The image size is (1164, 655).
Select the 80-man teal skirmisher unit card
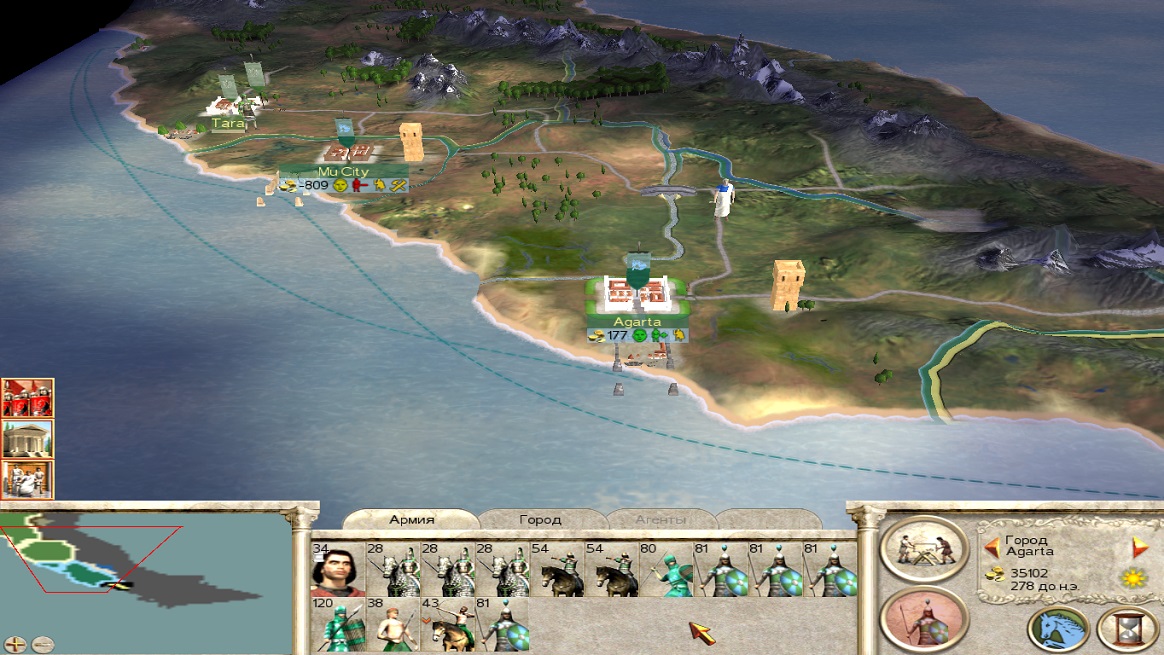point(665,569)
